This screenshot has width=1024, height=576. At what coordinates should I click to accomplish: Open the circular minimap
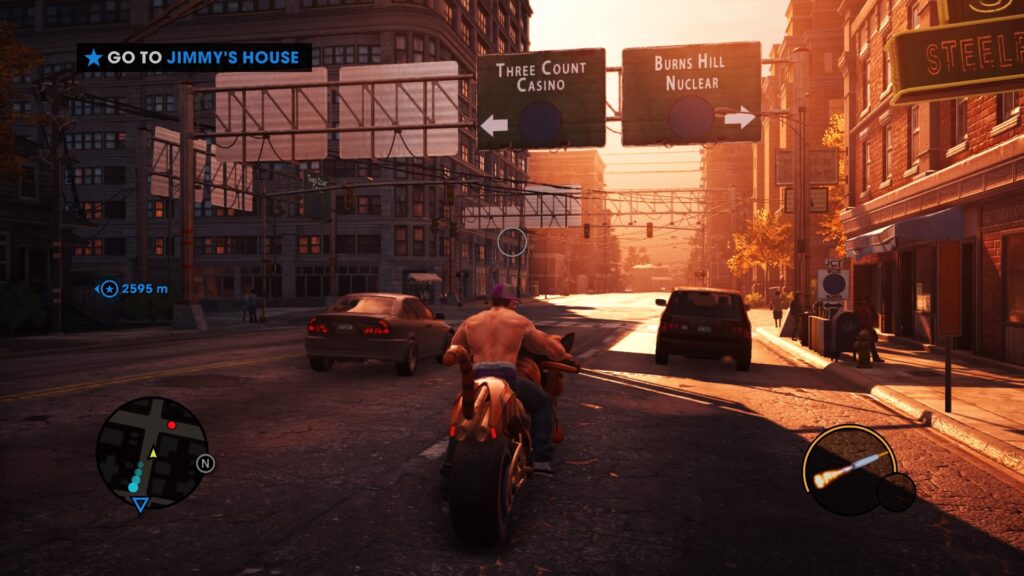click(x=151, y=452)
